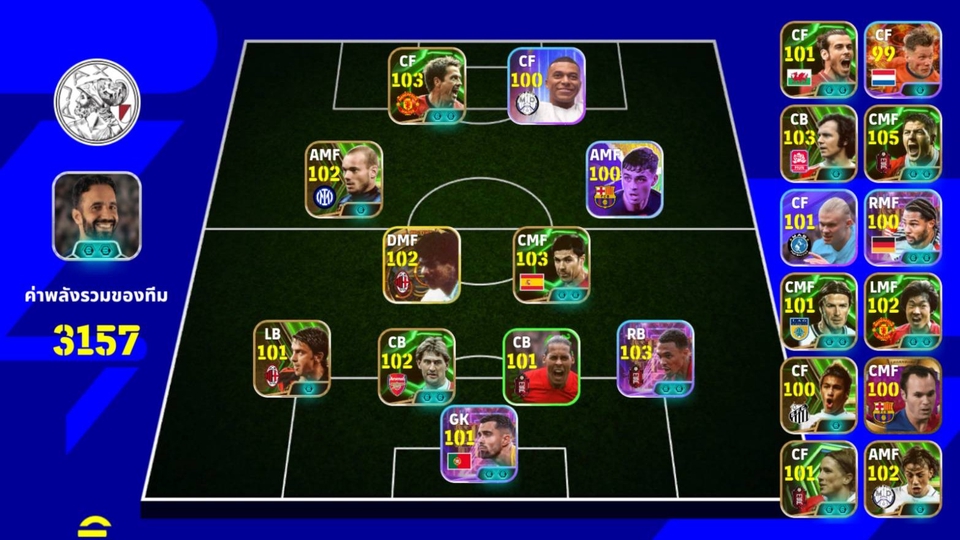Viewport: 960px width, 540px height.
Task: Select the substitute LMF 102 card
Action: [x=903, y=311]
